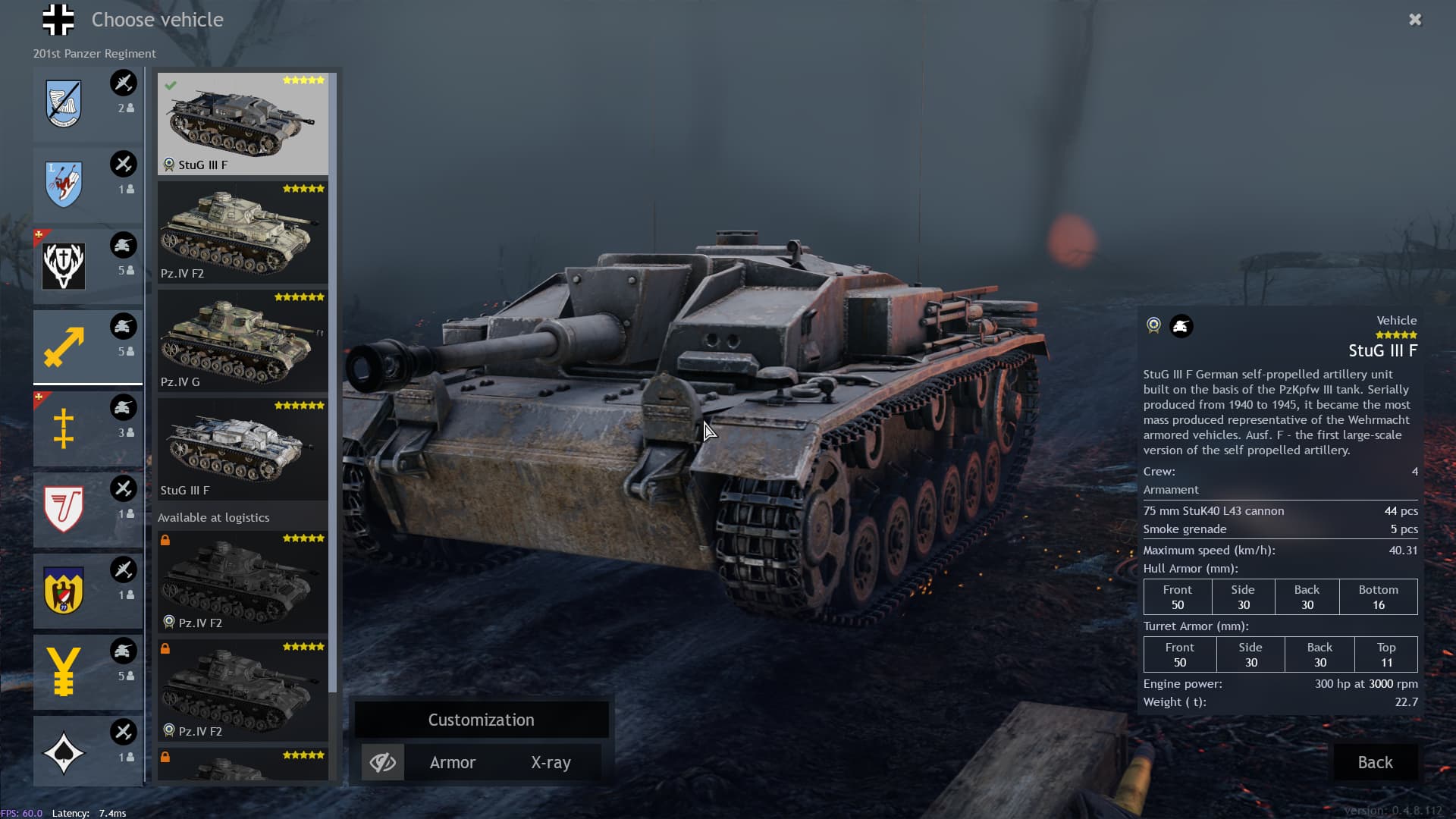Screen dimensions: 1456x819
Task: Pick the squad with red and white shield emblem
Action: click(87, 509)
